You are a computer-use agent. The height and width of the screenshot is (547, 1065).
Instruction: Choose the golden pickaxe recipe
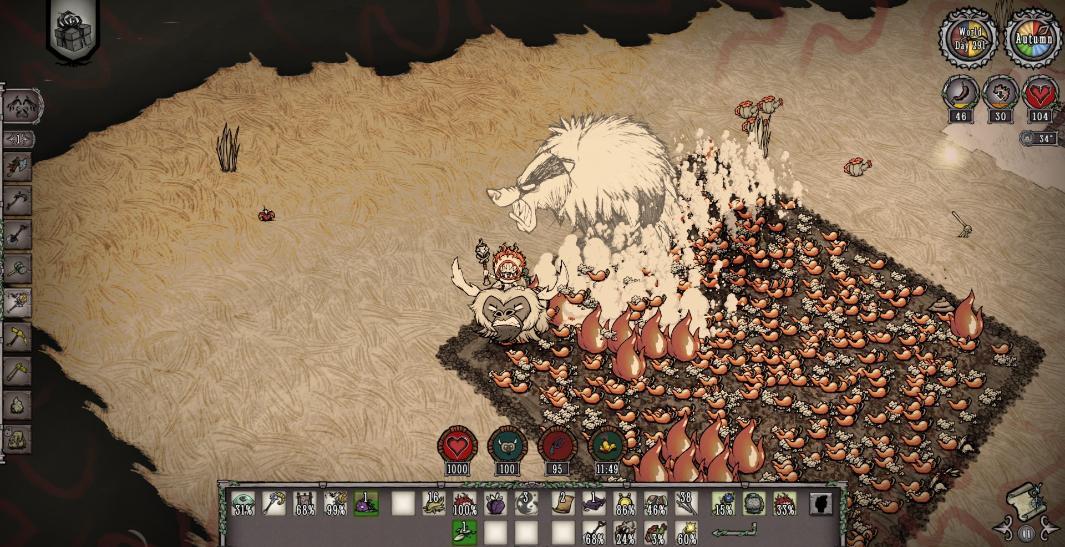pyautogui.click(x=19, y=336)
